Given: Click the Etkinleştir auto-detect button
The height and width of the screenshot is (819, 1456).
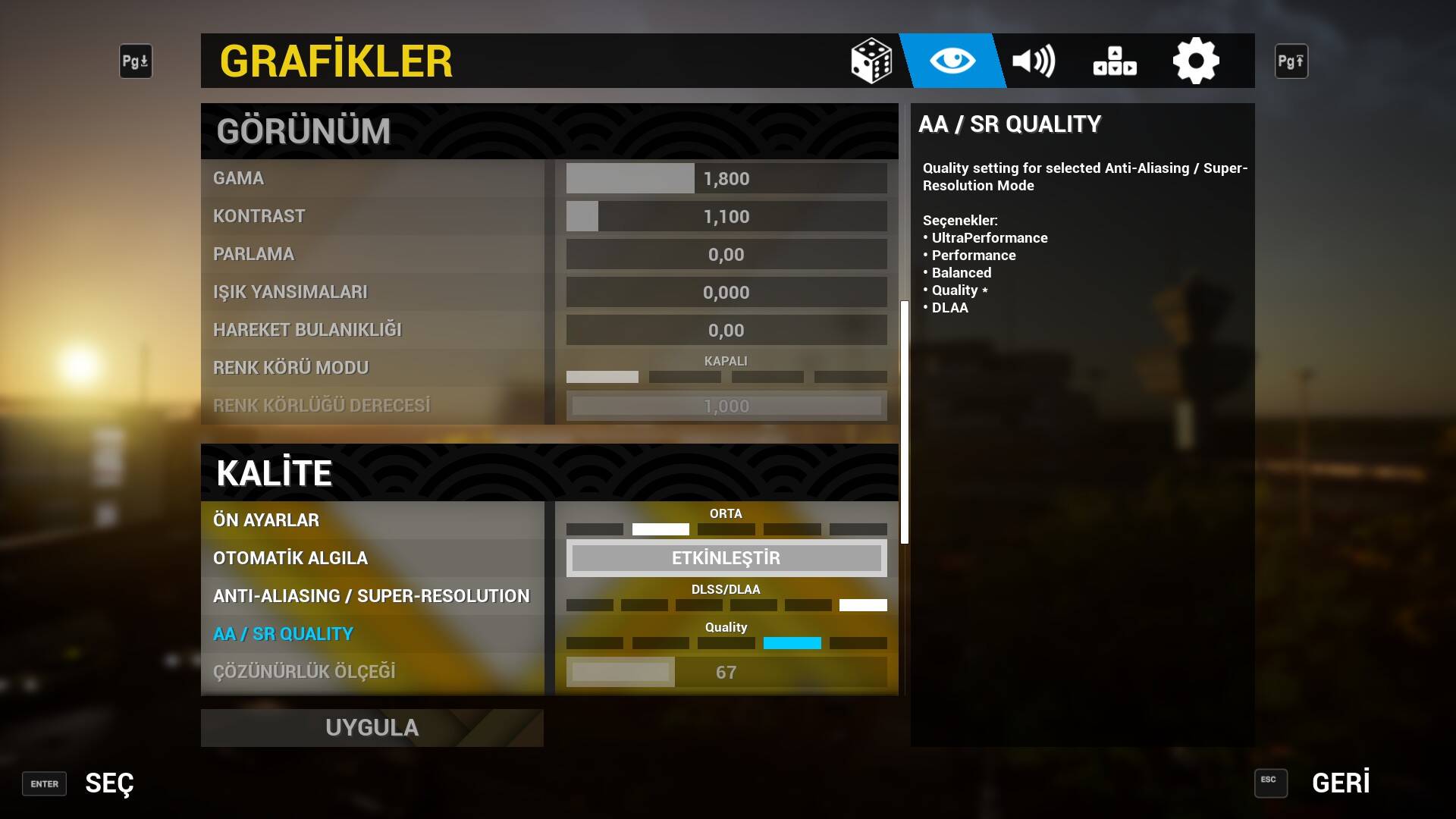Looking at the screenshot, I should (x=726, y=558).
